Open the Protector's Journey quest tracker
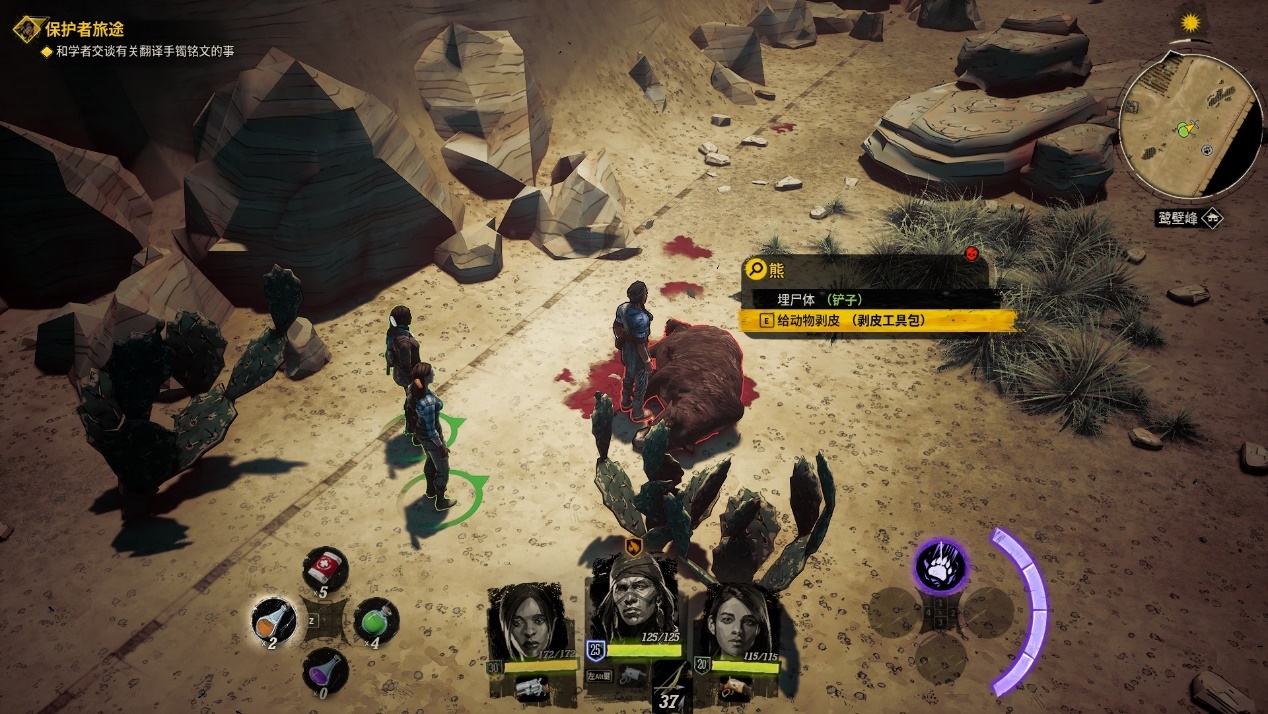This screenshot has width=1268, height=714. pyautogui.click(x=84, y=30)
